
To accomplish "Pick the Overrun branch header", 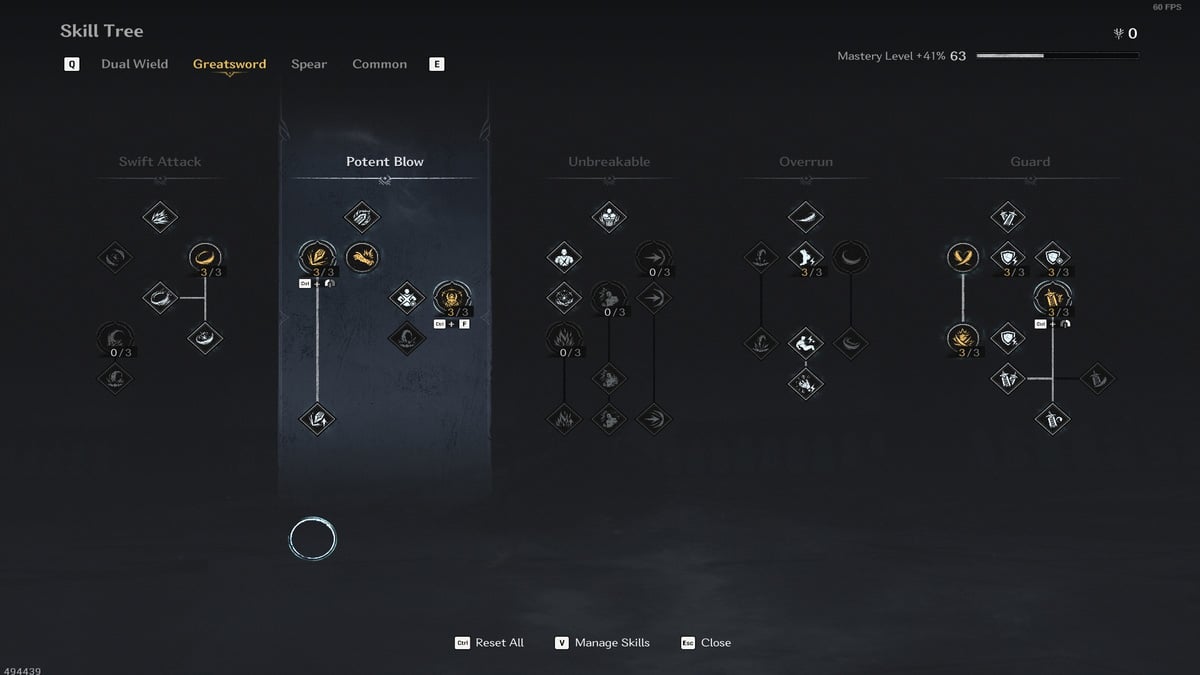I will pos(806,162).
